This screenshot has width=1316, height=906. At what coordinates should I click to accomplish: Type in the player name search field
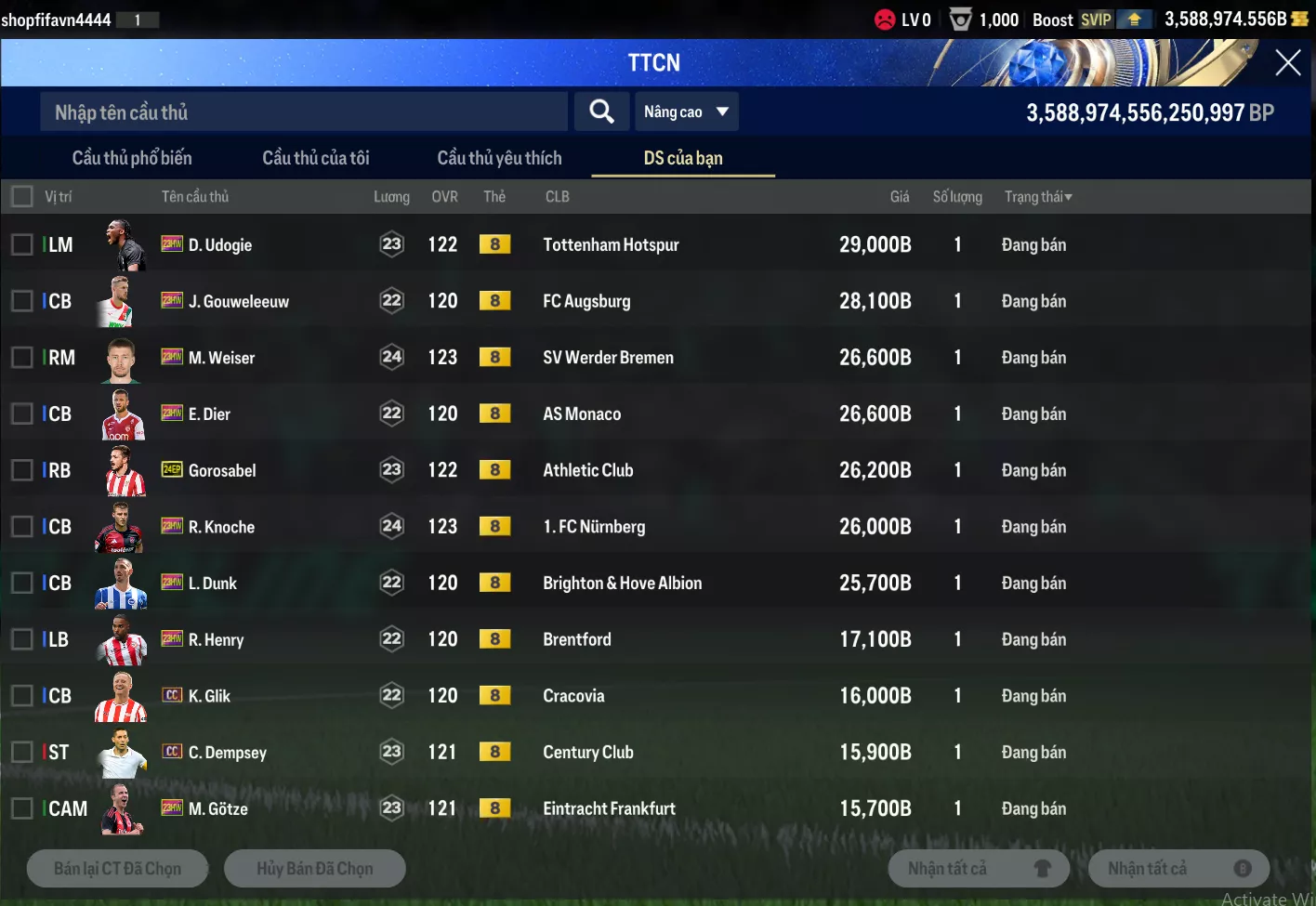(x=303, y=112)
